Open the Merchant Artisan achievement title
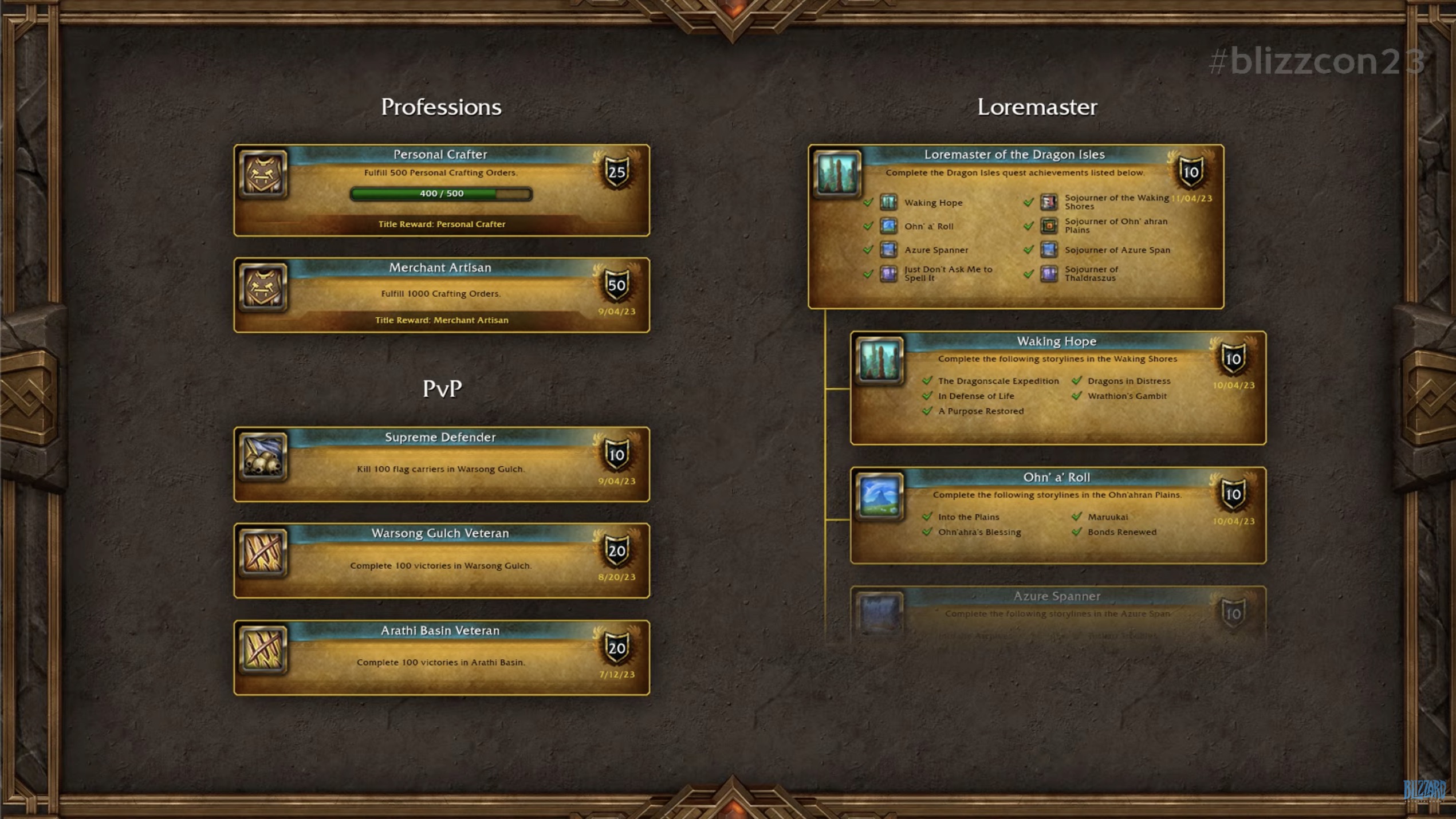This screenshot has height=819, width=1456. point(440,267)
